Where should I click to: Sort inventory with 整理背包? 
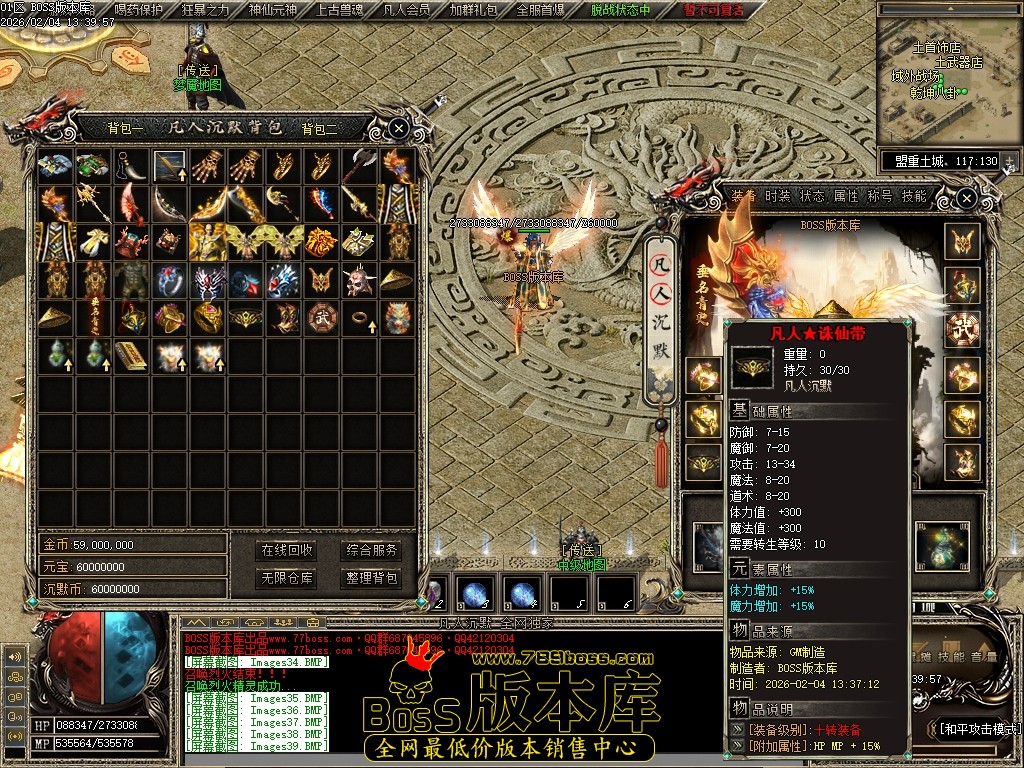tap(371, 578)
